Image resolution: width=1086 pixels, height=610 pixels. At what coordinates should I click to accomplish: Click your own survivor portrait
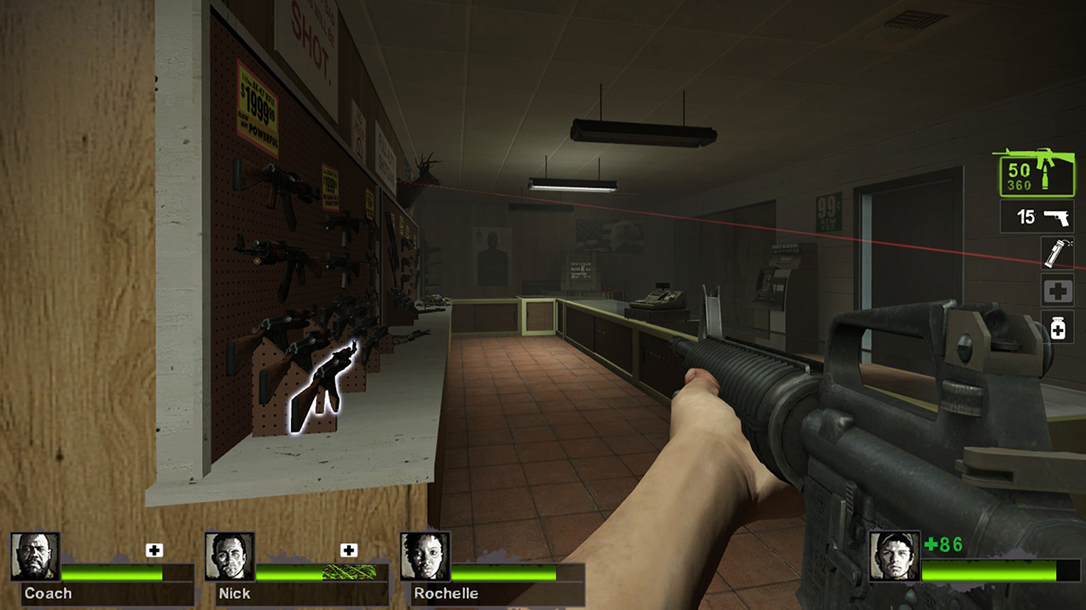tap(893, 556)
